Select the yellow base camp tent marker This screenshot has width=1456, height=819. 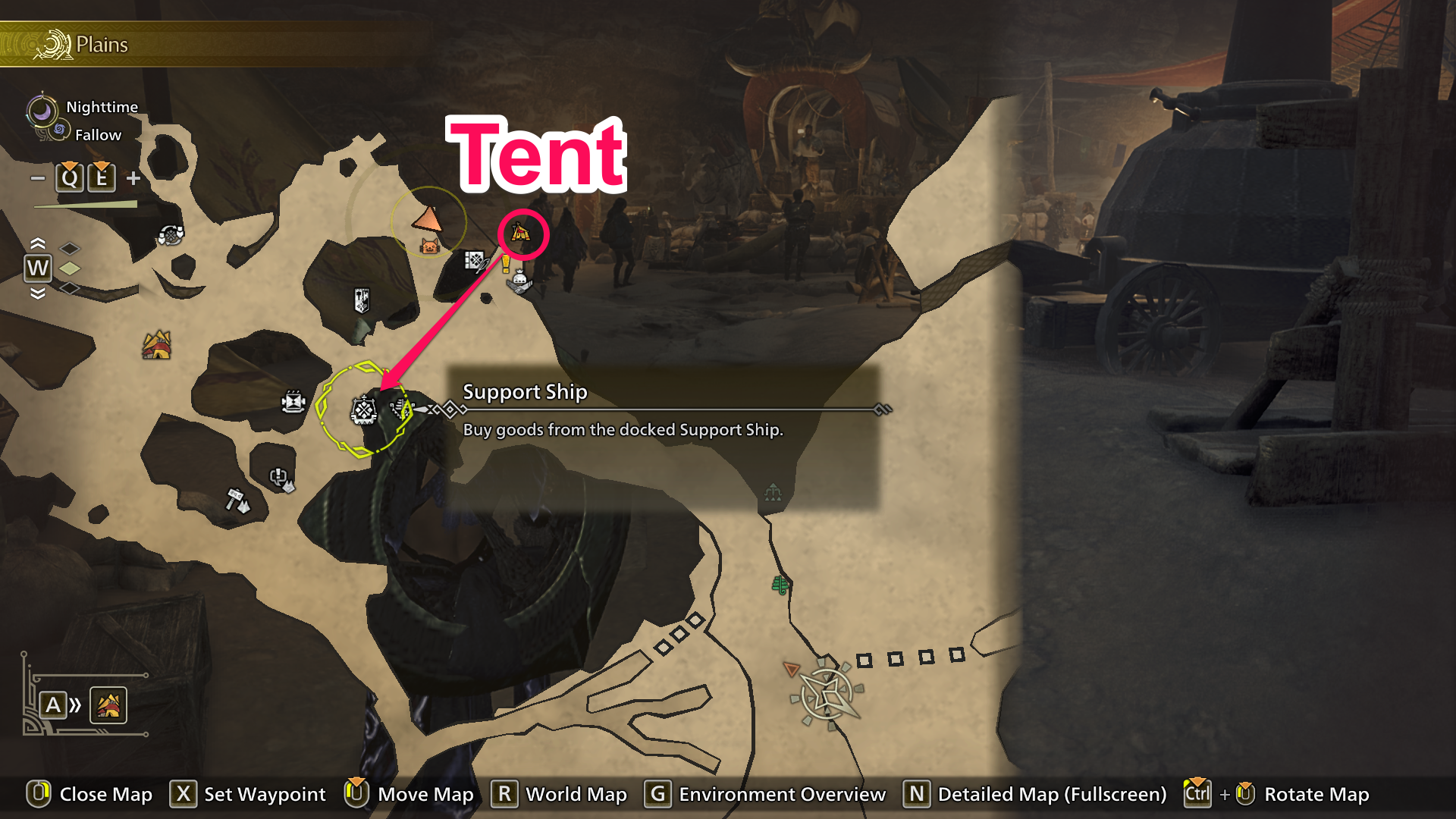[157, 345]
